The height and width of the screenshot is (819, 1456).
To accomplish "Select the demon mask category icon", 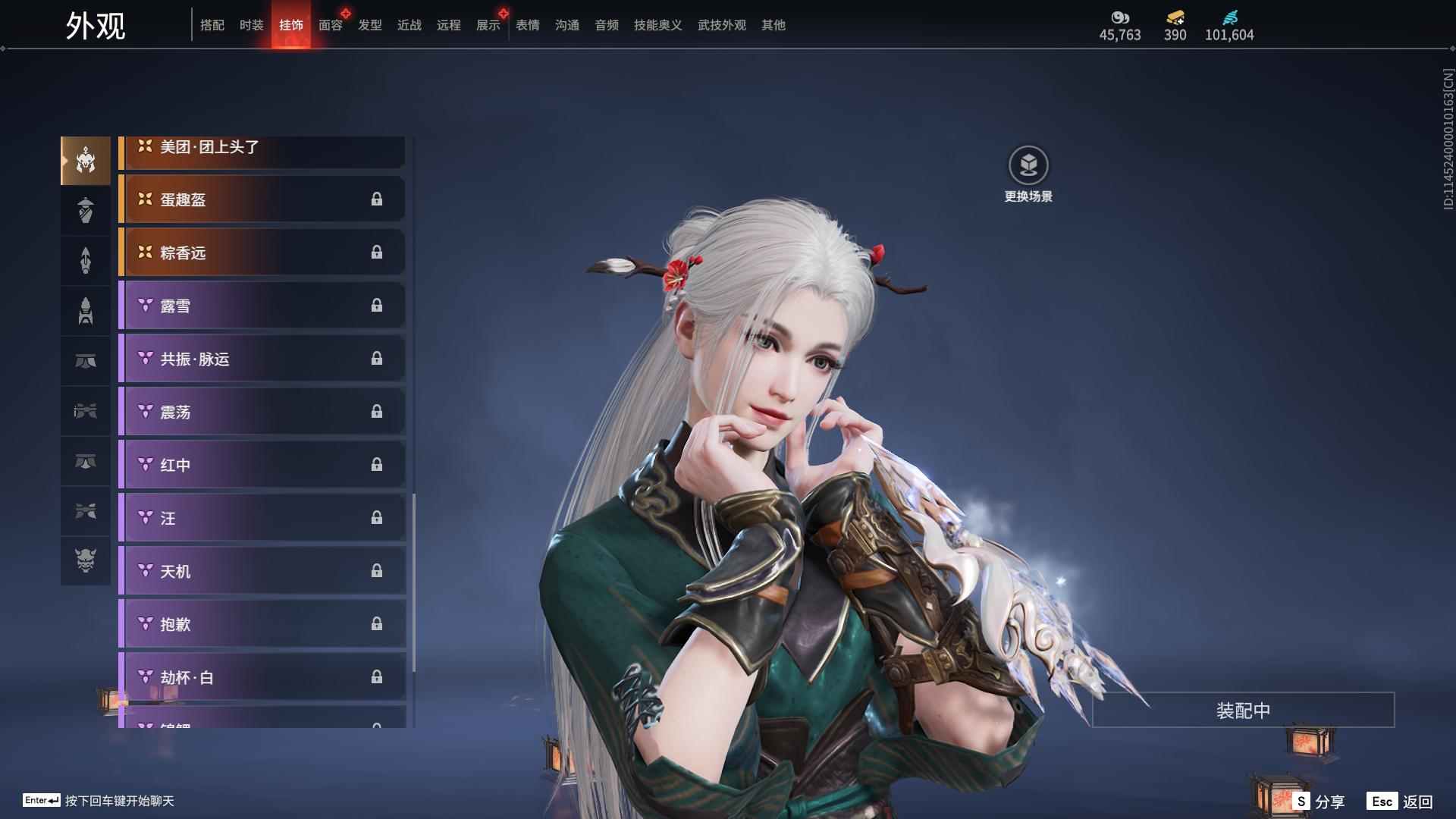I will [86, 560].
